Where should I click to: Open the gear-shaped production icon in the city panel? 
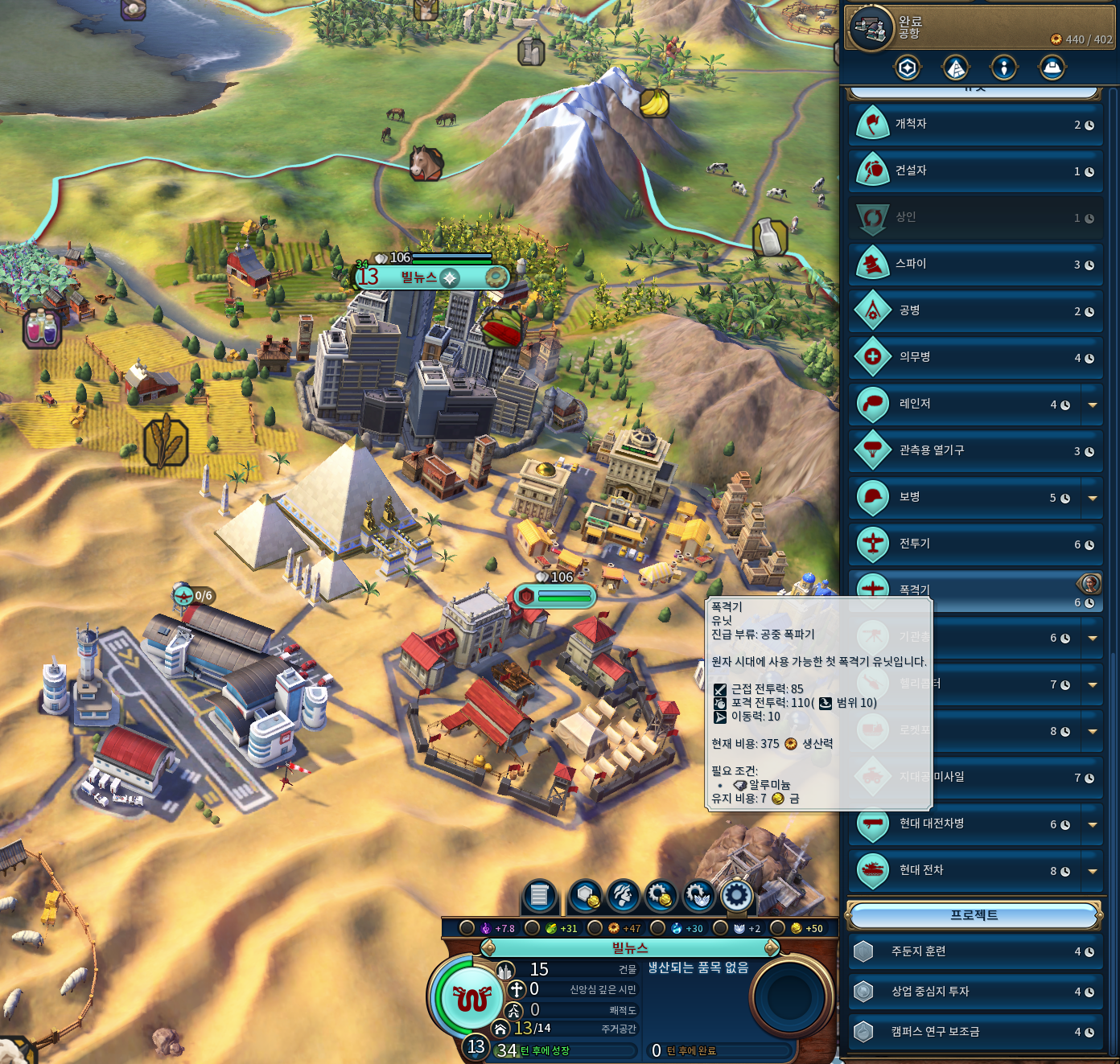(736, 895)
